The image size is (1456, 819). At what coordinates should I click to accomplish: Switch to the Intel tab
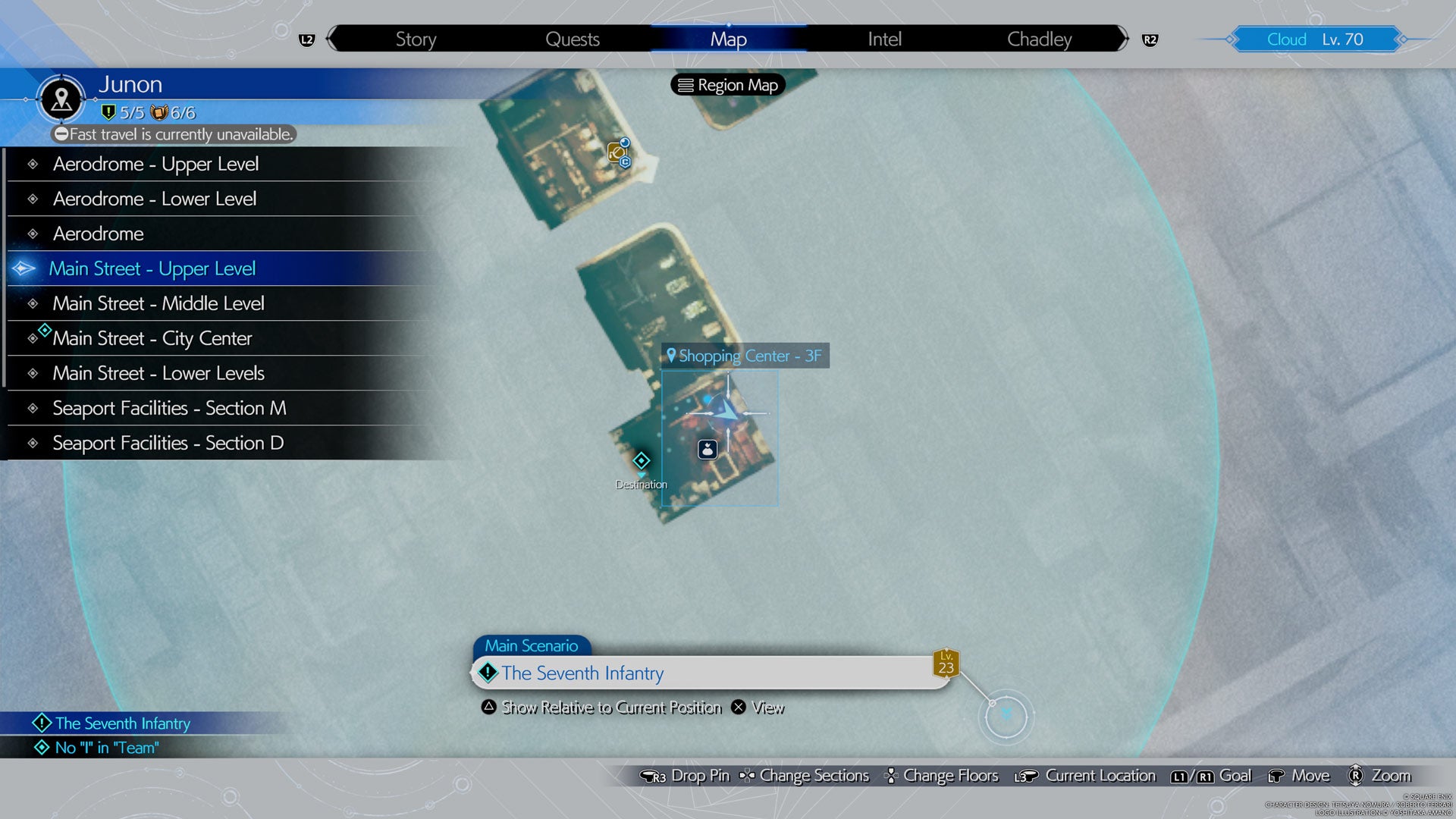[884, 39]
